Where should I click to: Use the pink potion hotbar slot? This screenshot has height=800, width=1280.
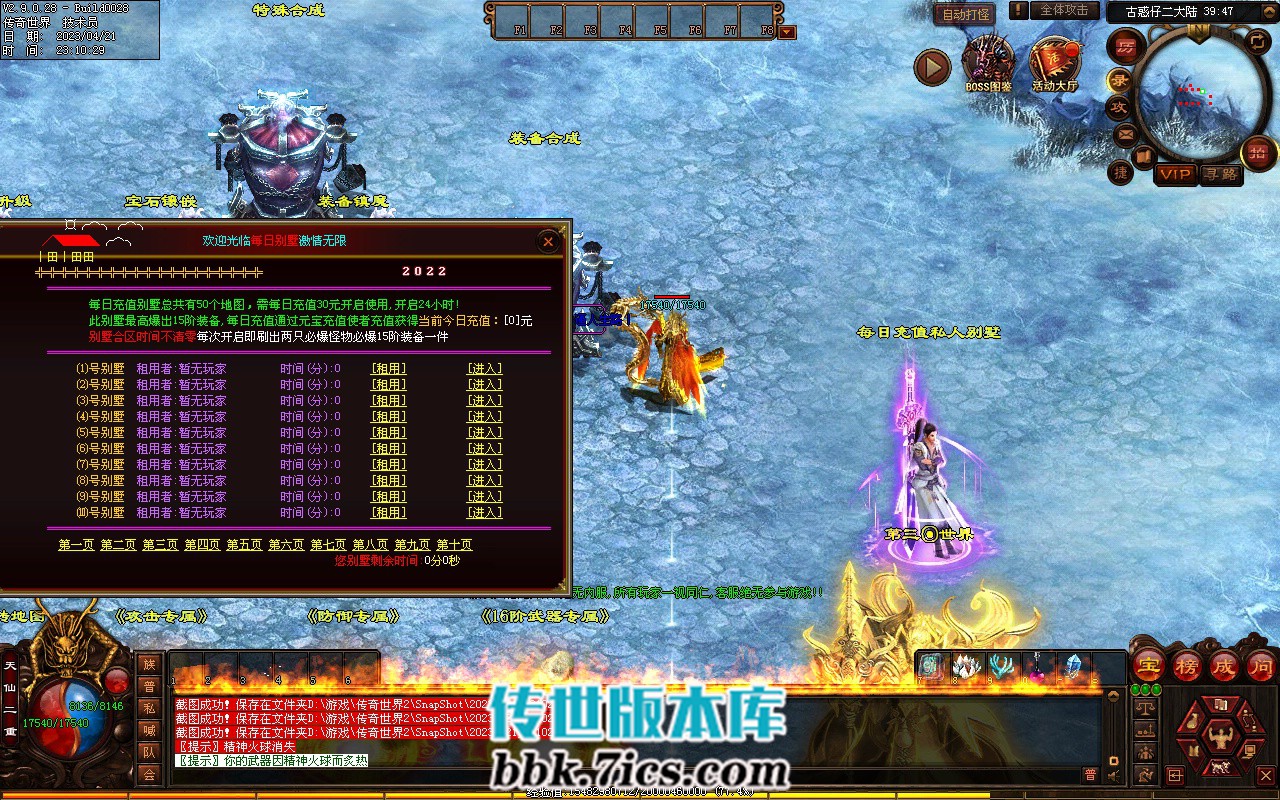(x=1037, y=667)
